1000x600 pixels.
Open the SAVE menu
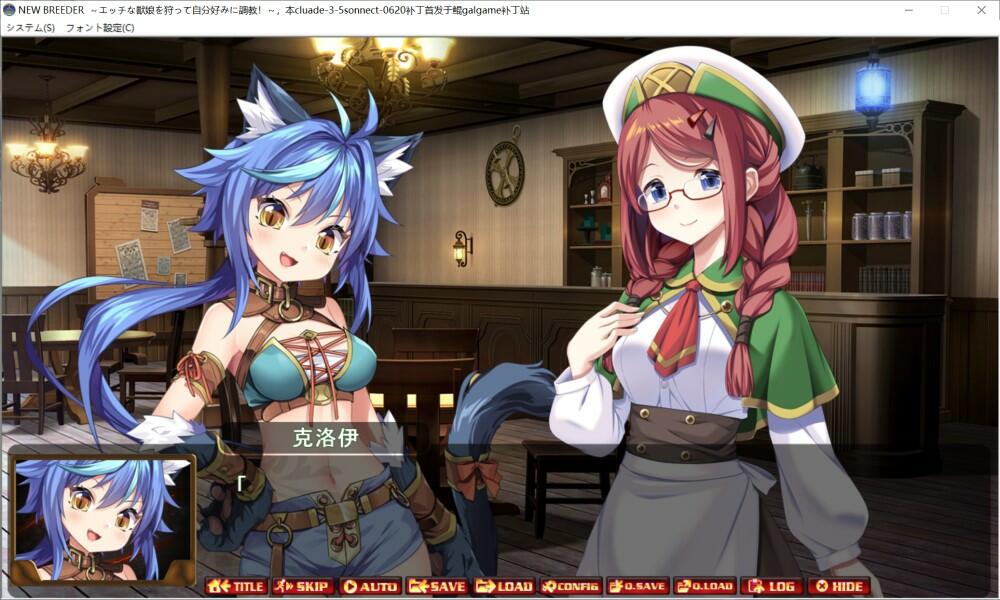437,586
